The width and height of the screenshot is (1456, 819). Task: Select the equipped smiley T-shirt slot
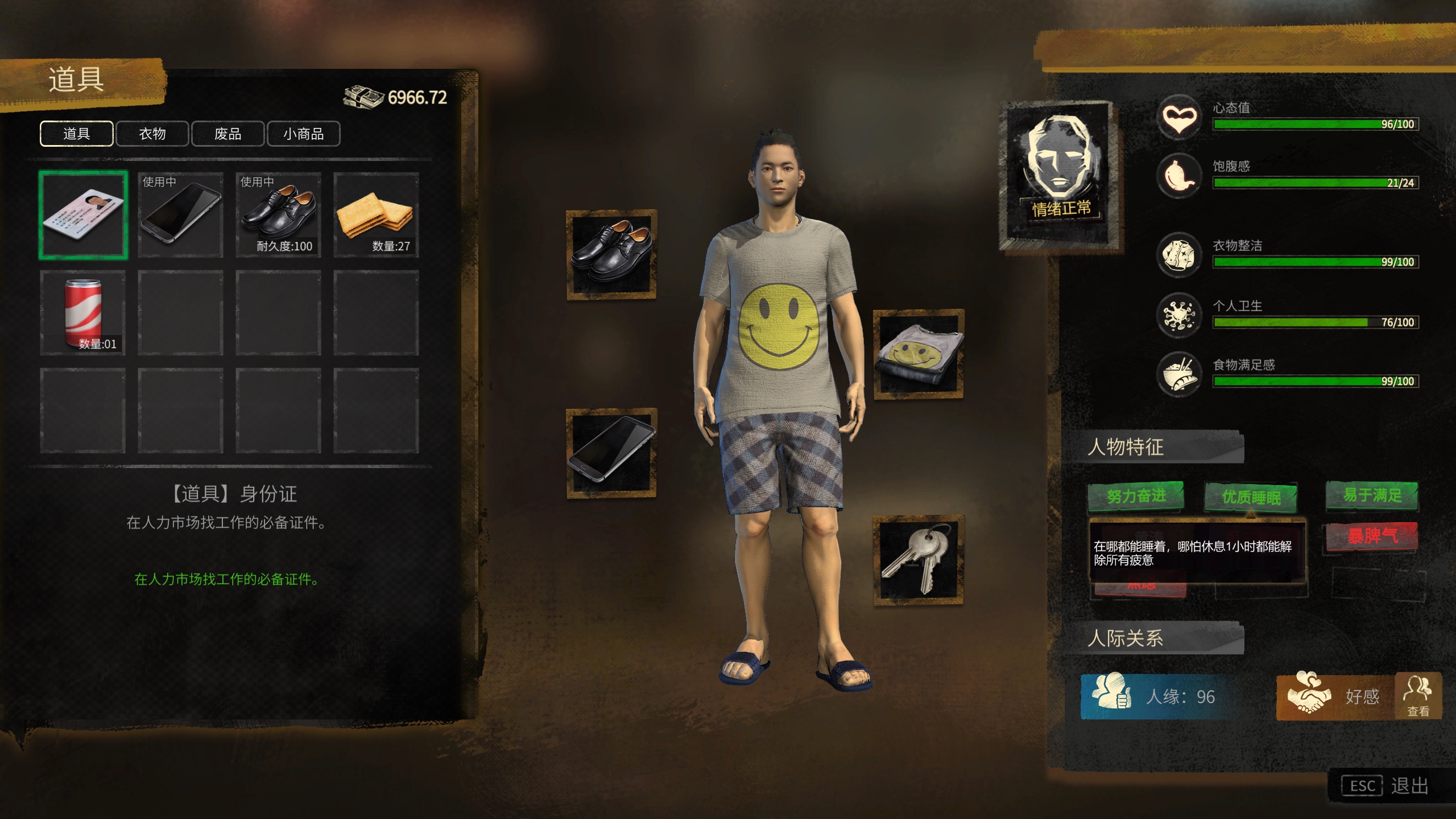919,354
